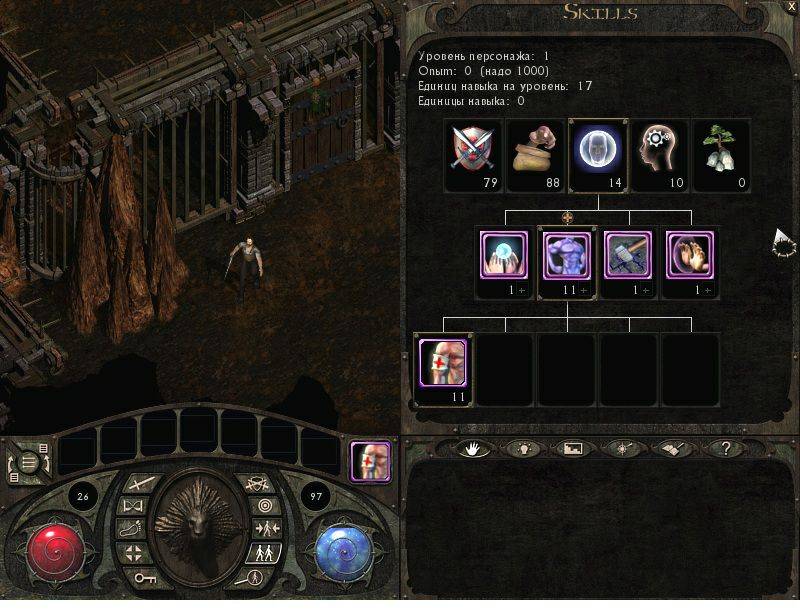This screenshot has height=614, width=800.
Task: Select the hands holding orb skill
Action: point(504,256)
